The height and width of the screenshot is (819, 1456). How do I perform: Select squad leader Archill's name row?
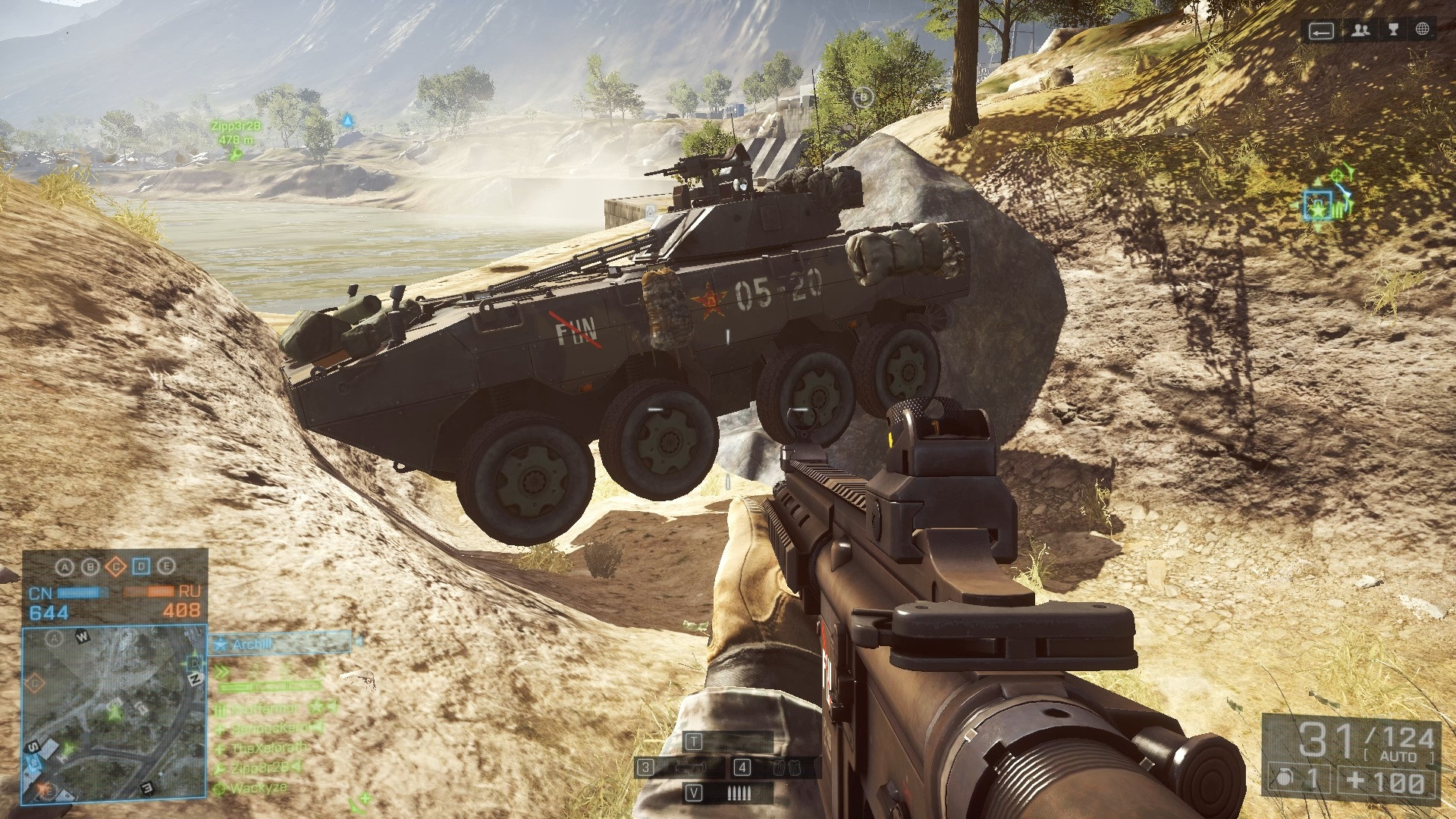click(281, 645)
